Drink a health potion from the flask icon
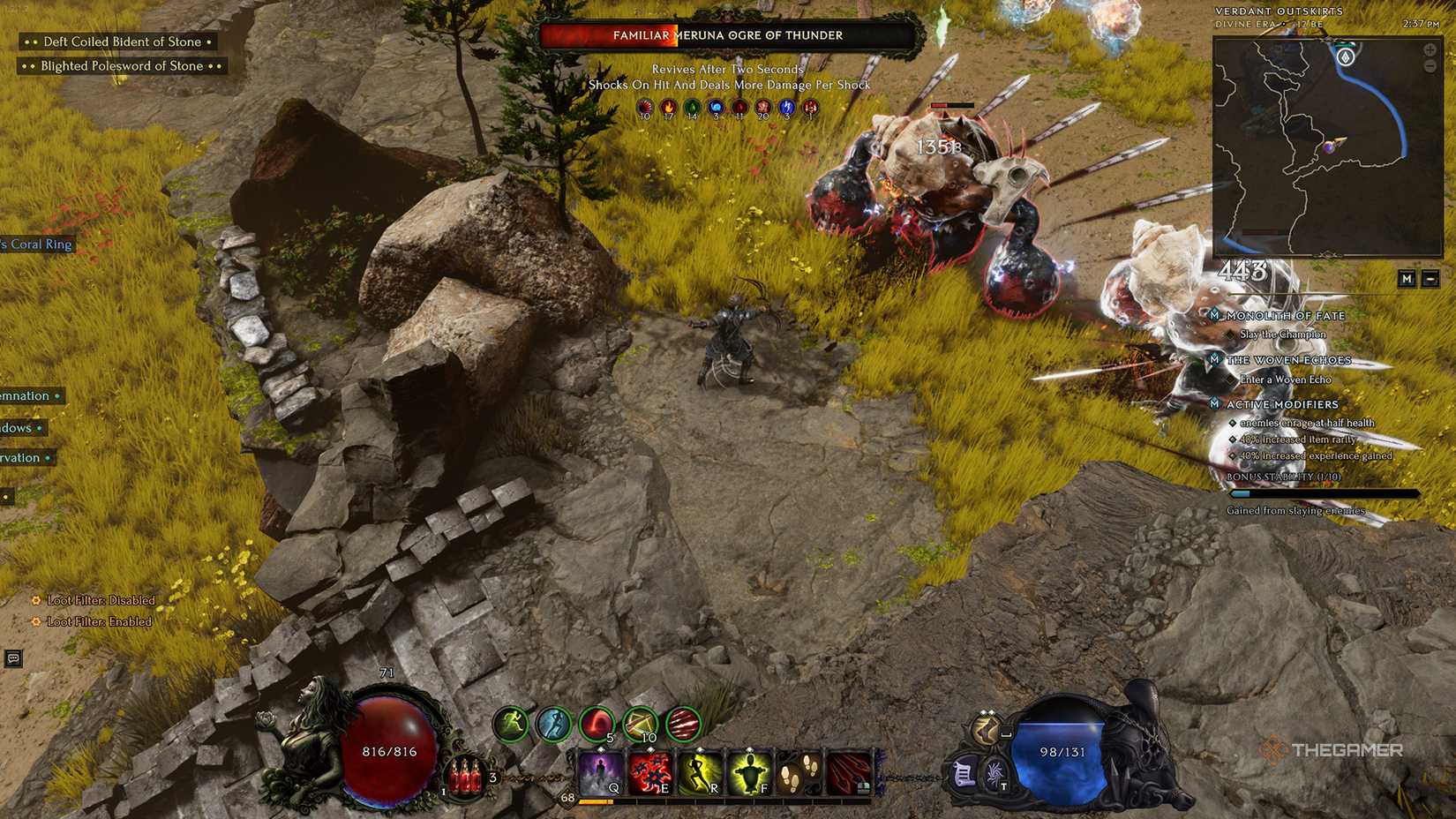 463,775
